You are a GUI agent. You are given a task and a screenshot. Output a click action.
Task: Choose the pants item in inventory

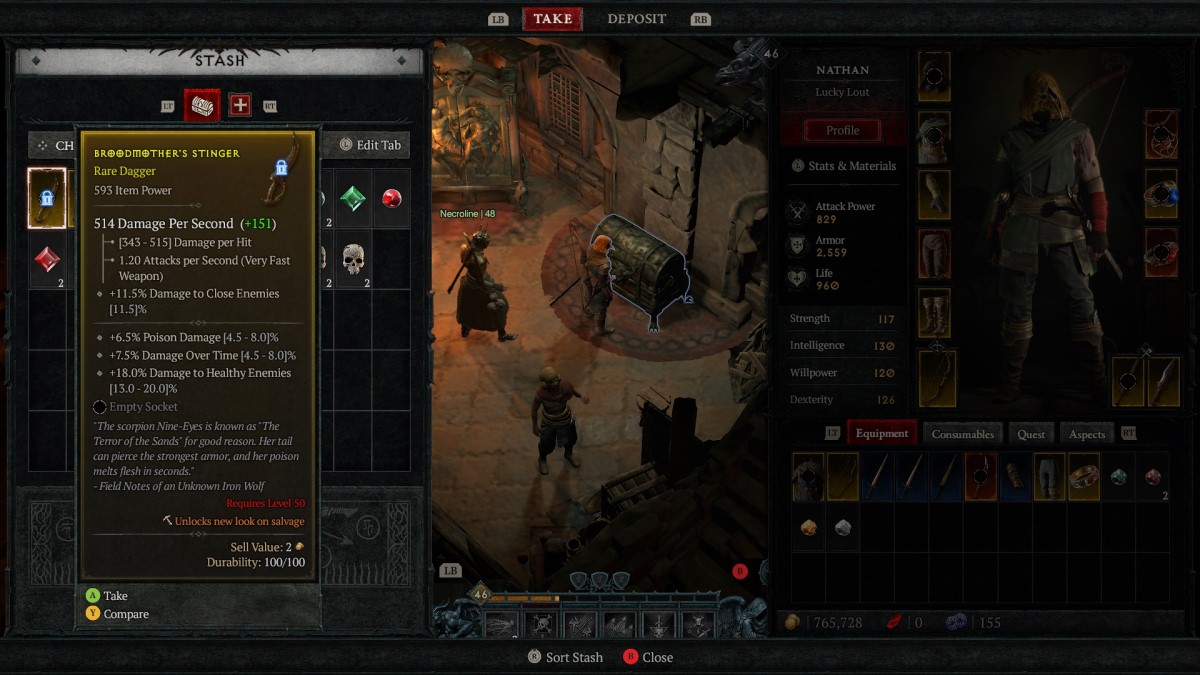pos(1049,477)
